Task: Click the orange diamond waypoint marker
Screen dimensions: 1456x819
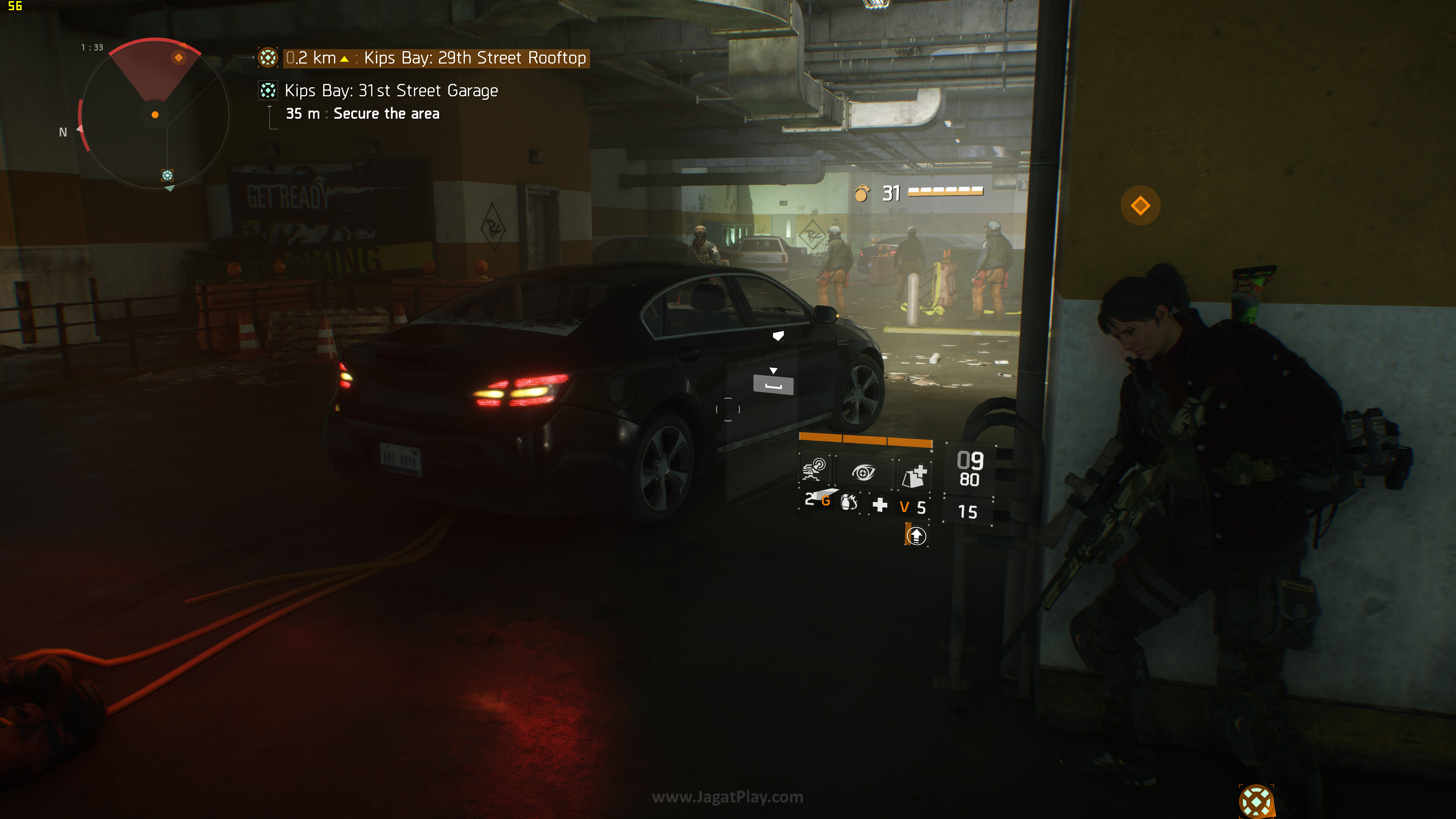Action: coord(1140,205)
